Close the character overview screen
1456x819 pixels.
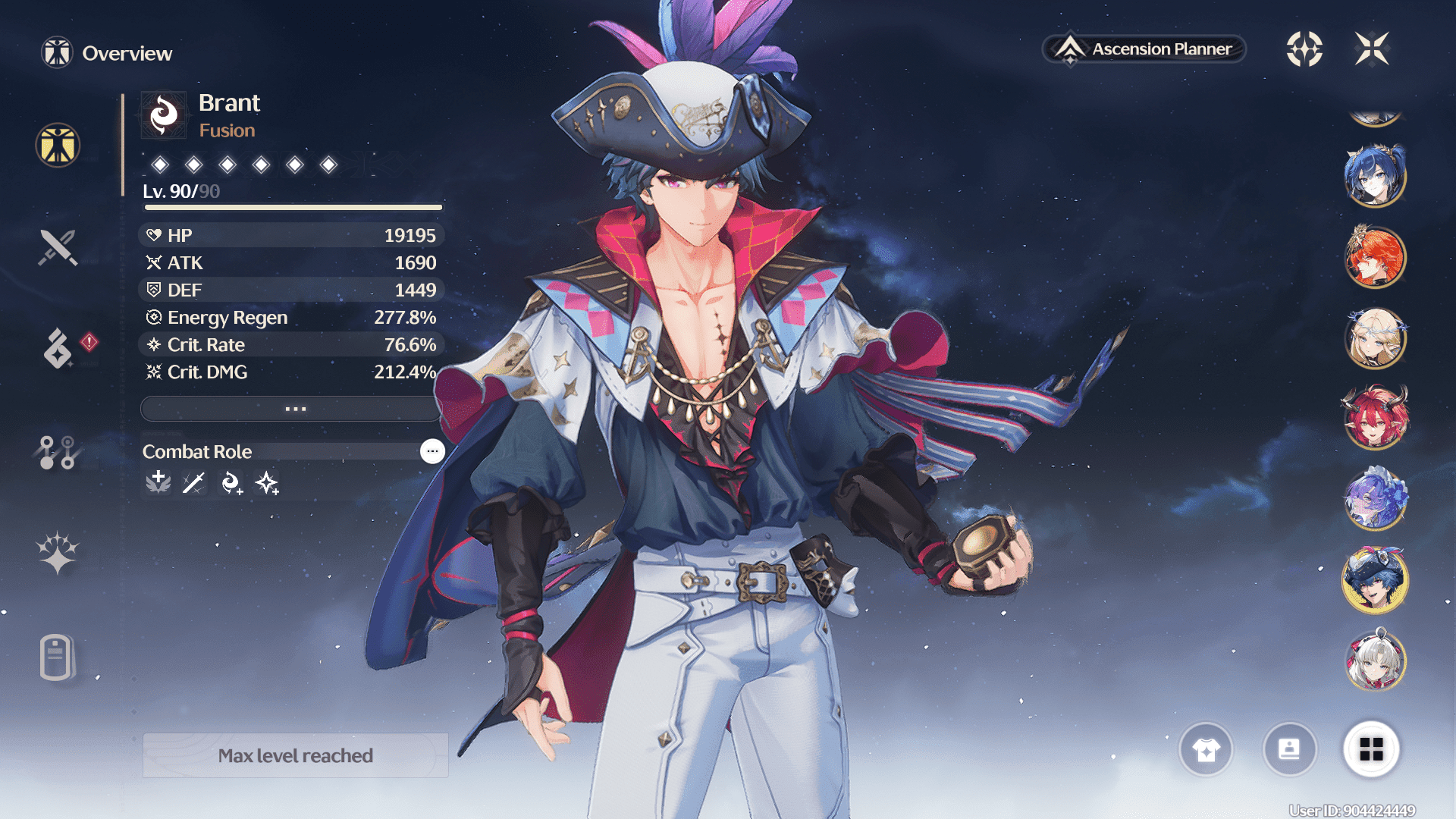pyautogui.click(x=1372, y=49)
